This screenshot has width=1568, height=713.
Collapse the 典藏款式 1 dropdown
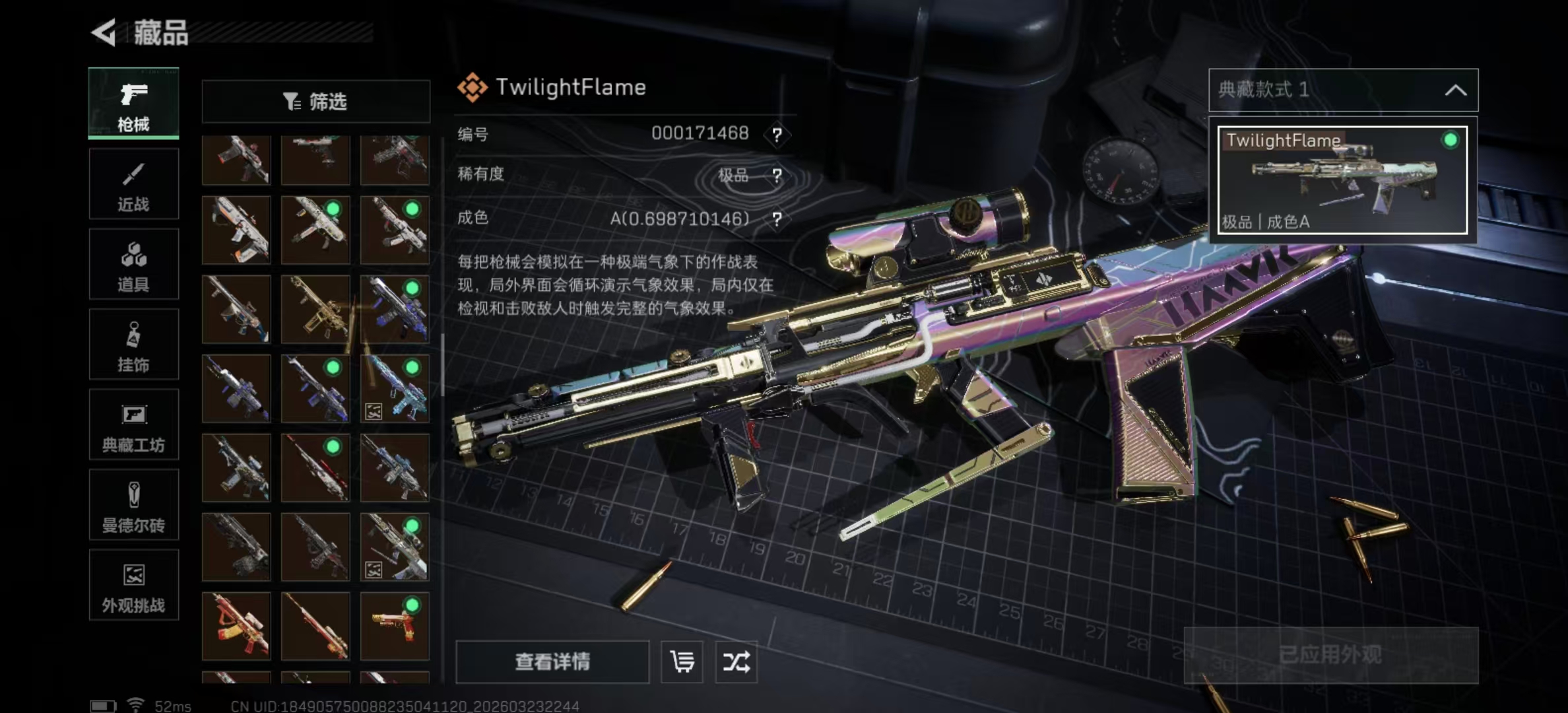pyautogui.click(x=1455, y=90)
